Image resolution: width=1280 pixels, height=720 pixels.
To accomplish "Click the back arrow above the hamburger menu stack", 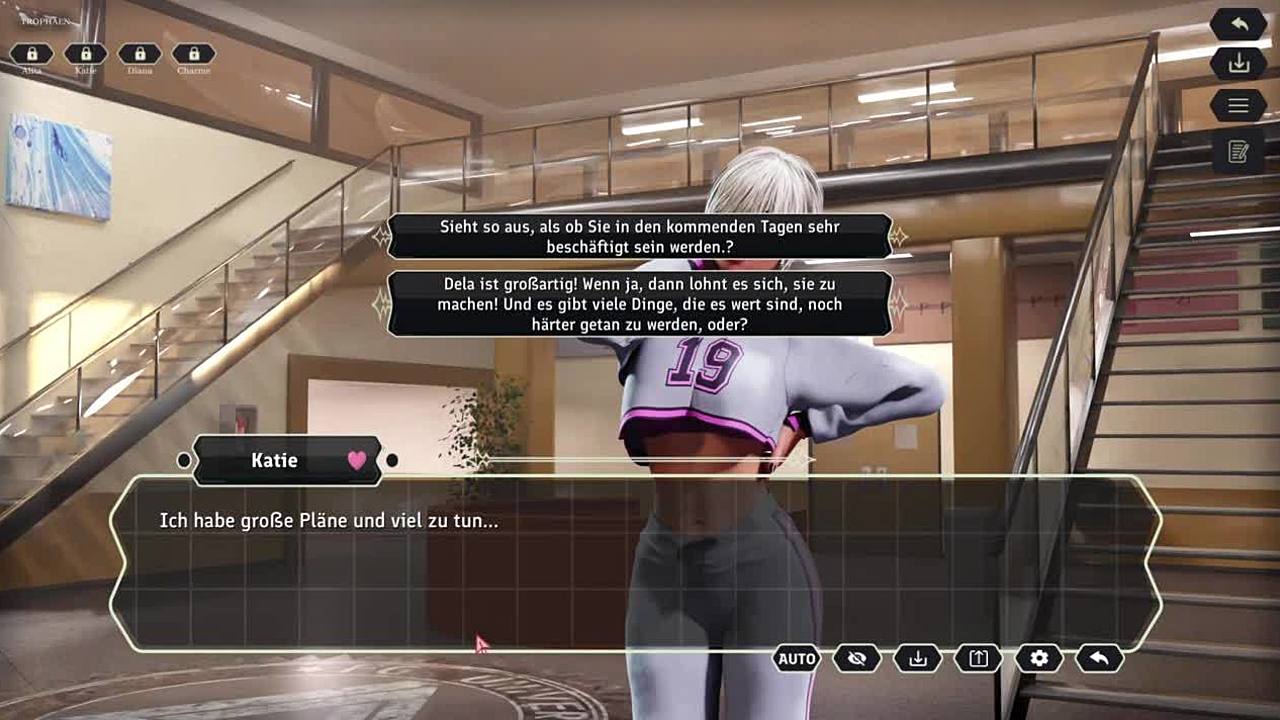I will (1238, 24).
